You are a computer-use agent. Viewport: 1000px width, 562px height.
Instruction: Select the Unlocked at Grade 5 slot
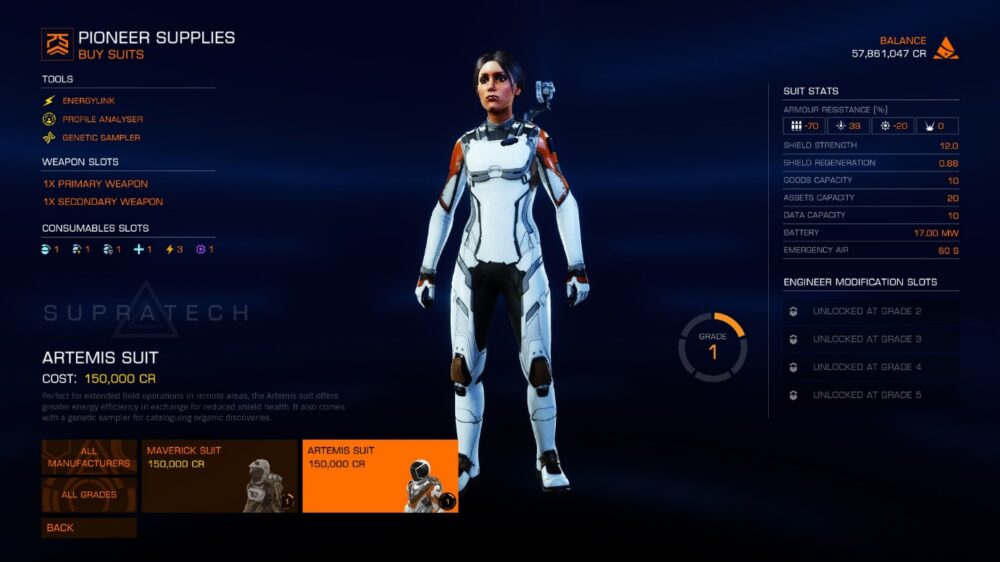[867, 395]
